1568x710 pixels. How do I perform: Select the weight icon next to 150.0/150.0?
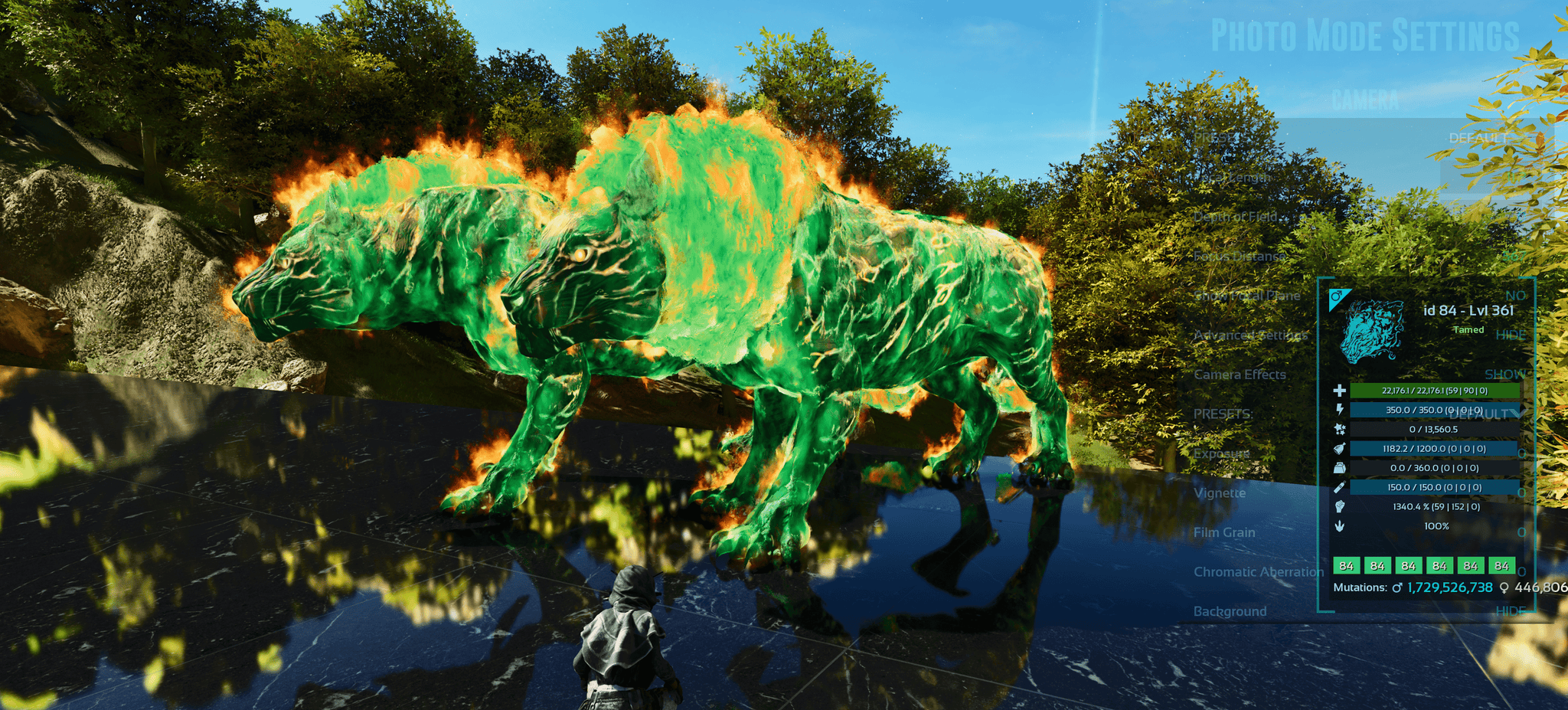click(1340, 486)
